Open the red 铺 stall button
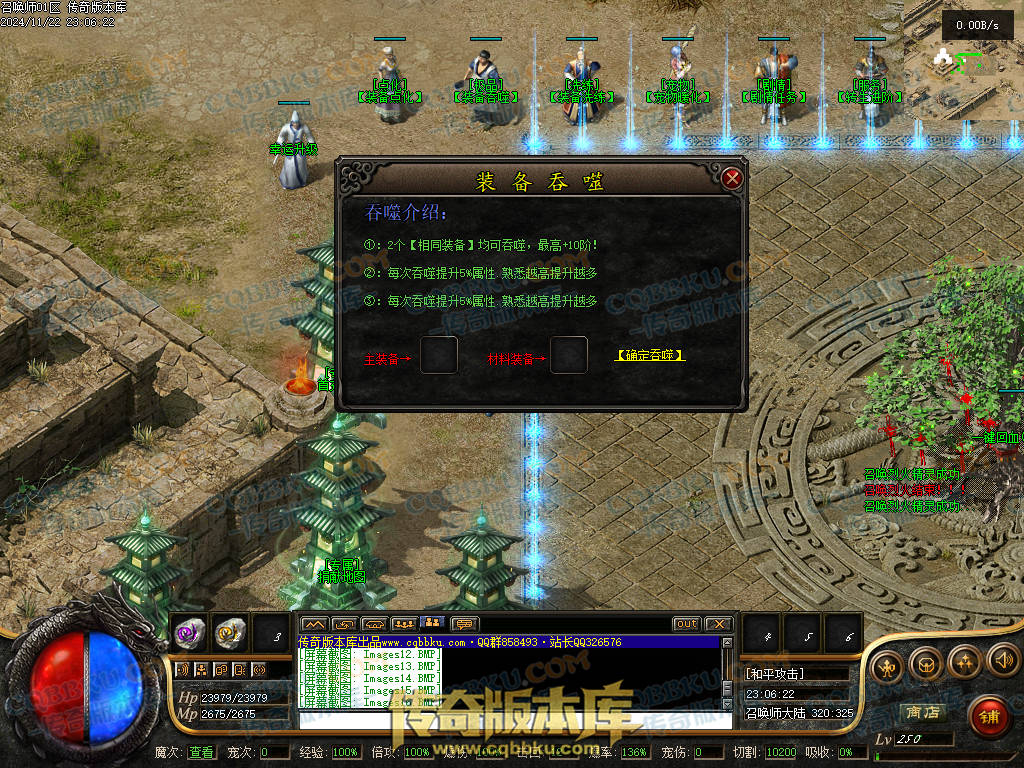 [x=988, y=716]
